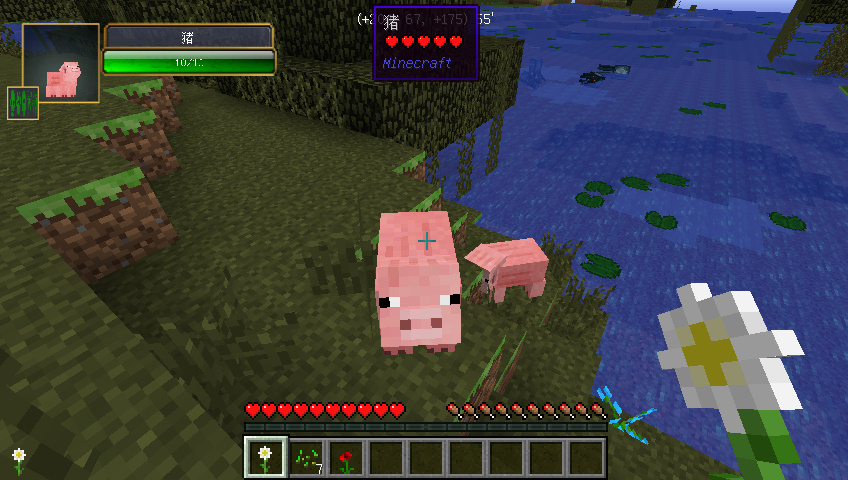The image size is (848, 480).
Task: Click the green grass icon below the pig portrait
Action: click(23, 103)
